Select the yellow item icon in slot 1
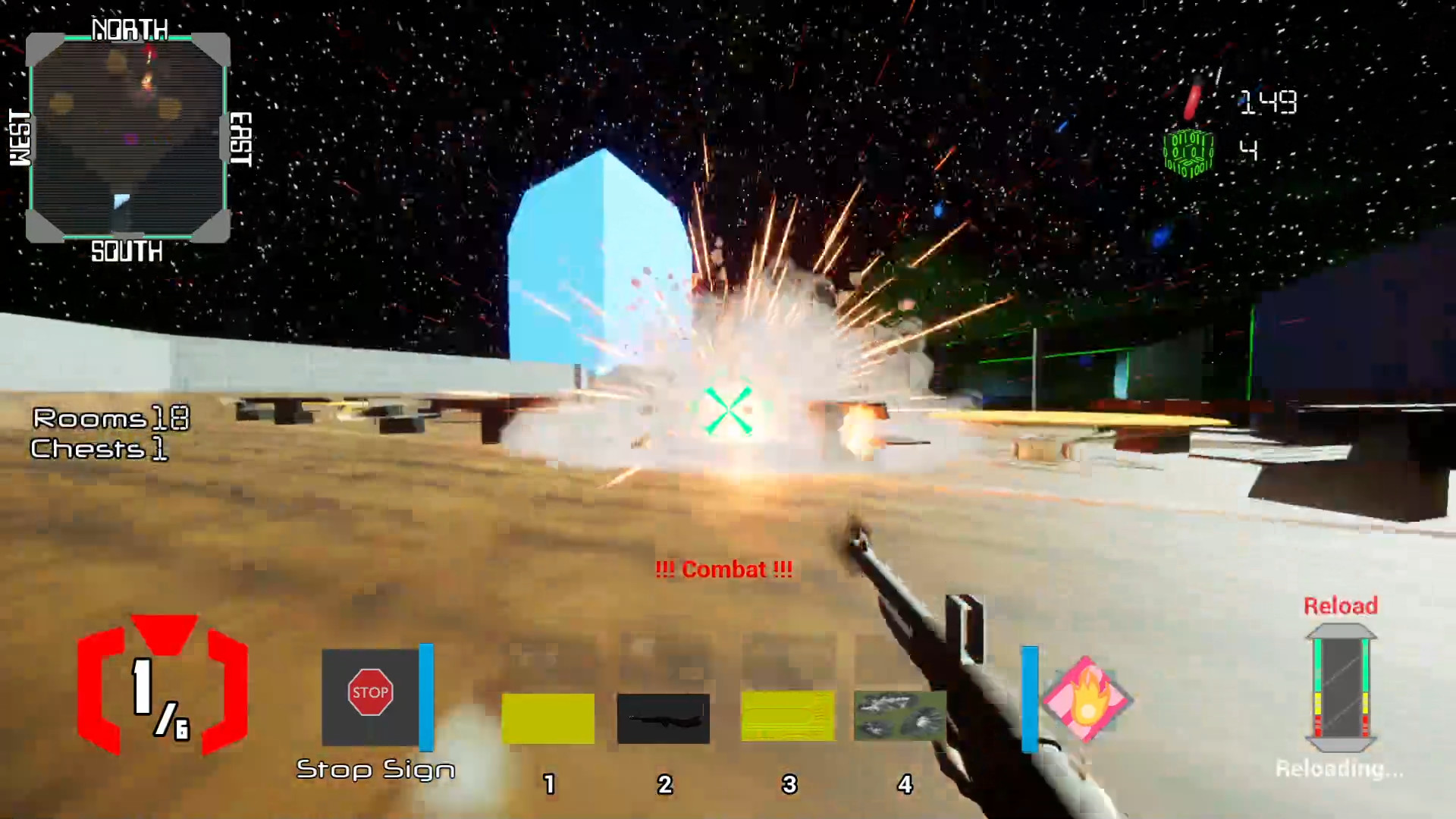 [x=548, y=717]
